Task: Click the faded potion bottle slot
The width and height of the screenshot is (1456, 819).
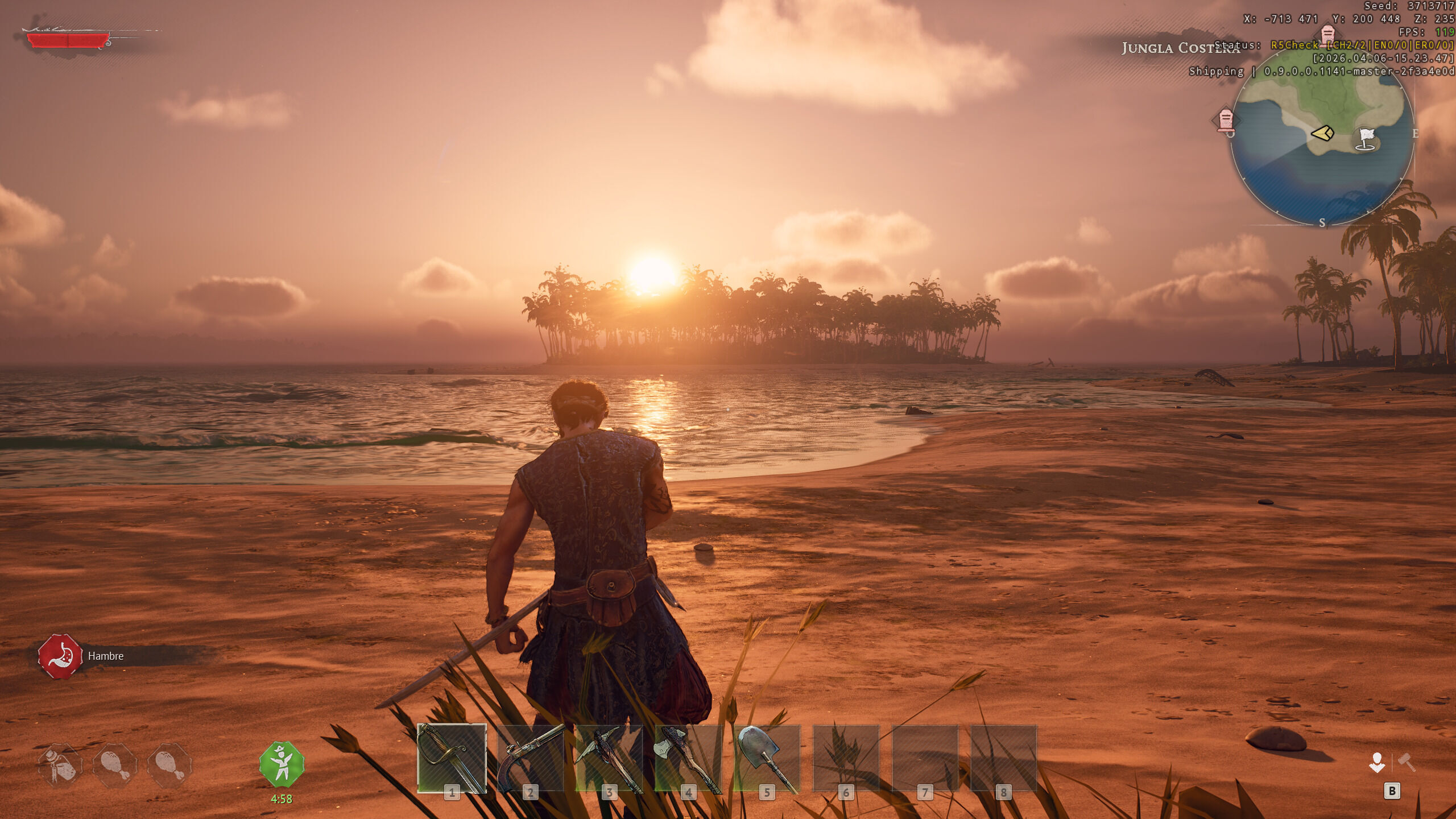Action: tap(60, 765)
